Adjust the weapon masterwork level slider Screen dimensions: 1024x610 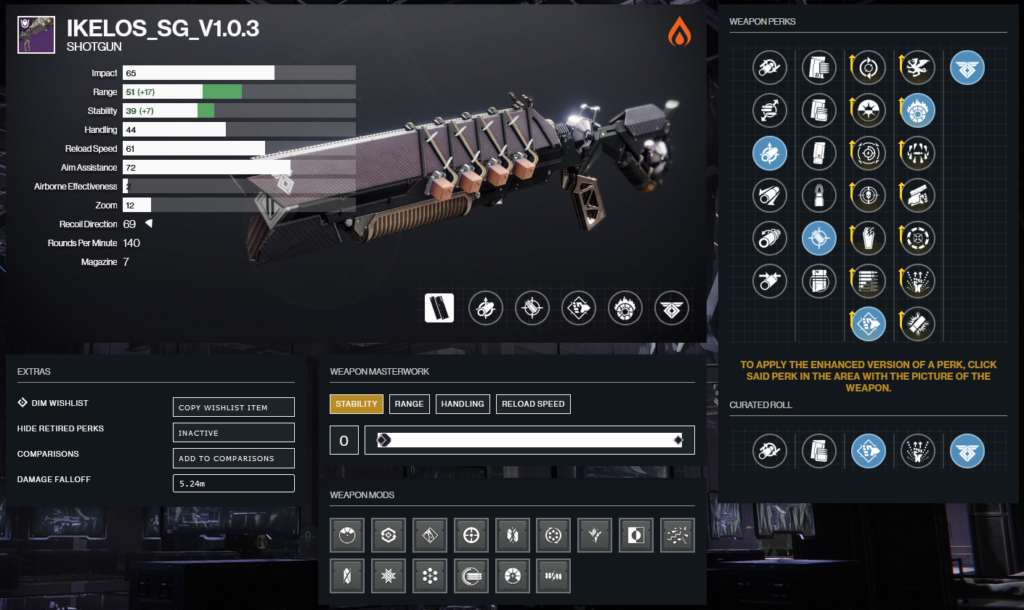[x=529, y=440]
